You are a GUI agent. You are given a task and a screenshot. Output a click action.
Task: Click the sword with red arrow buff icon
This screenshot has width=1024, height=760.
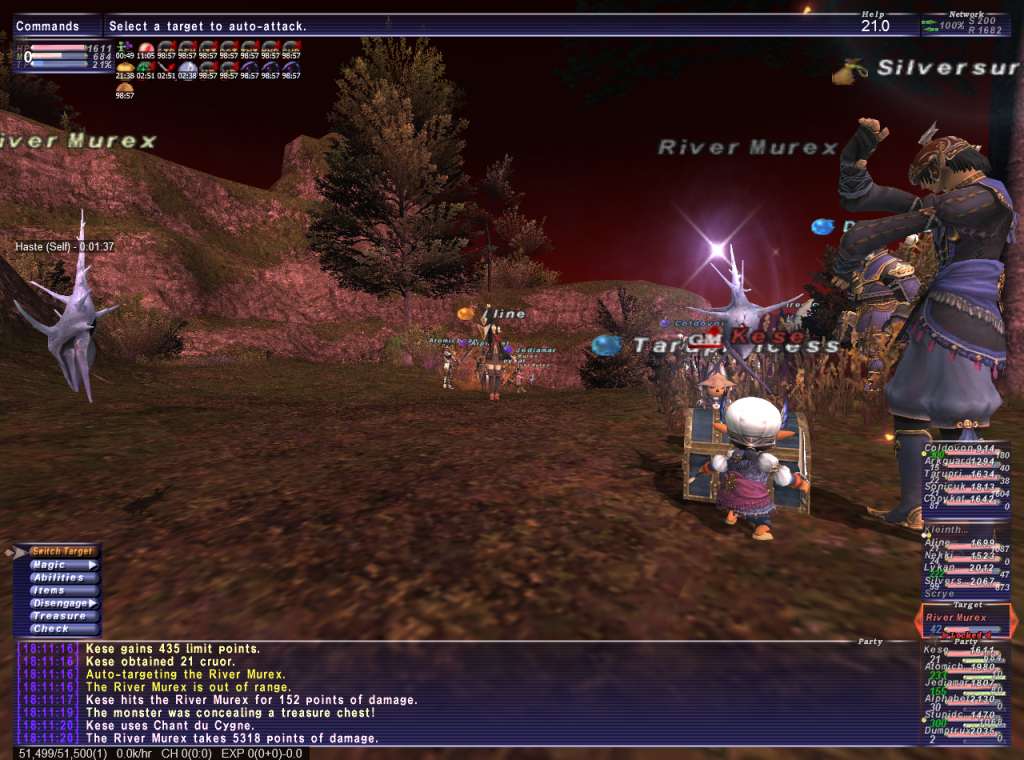click(x=146, y=68)
